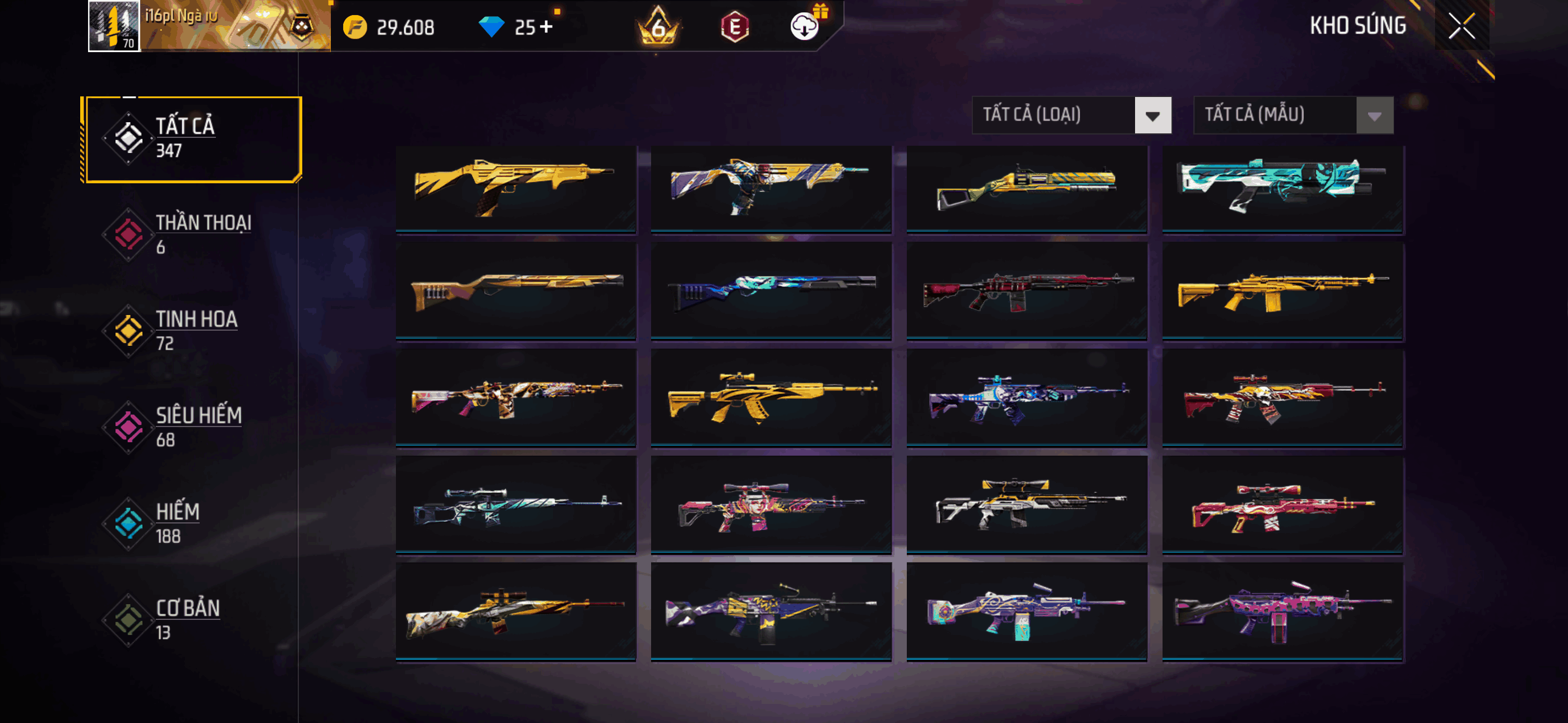Select the Tất Cả category tab
Screen dimensions: 1568x723
click(193, 139)
